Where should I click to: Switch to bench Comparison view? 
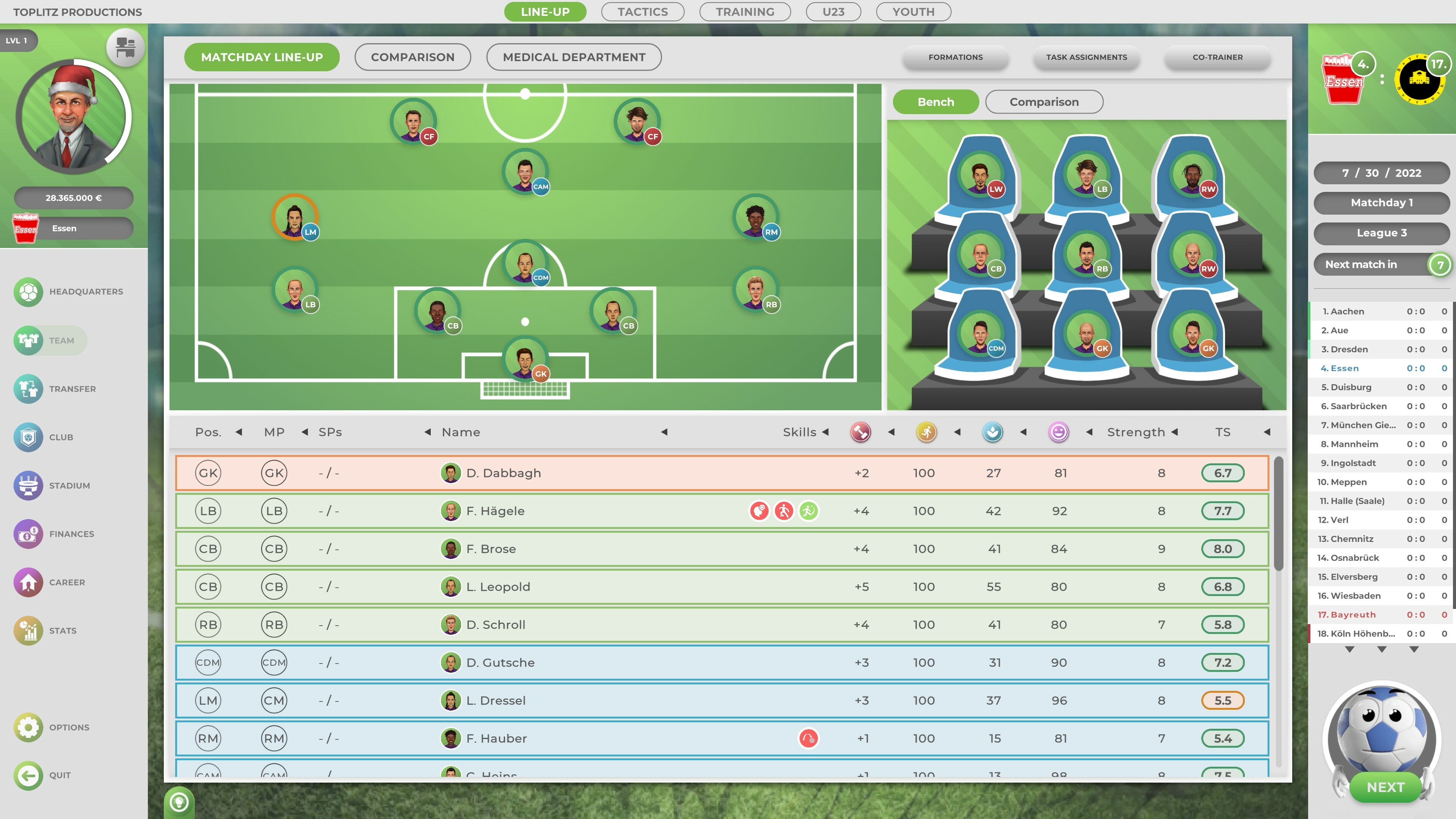(1044, 102)
